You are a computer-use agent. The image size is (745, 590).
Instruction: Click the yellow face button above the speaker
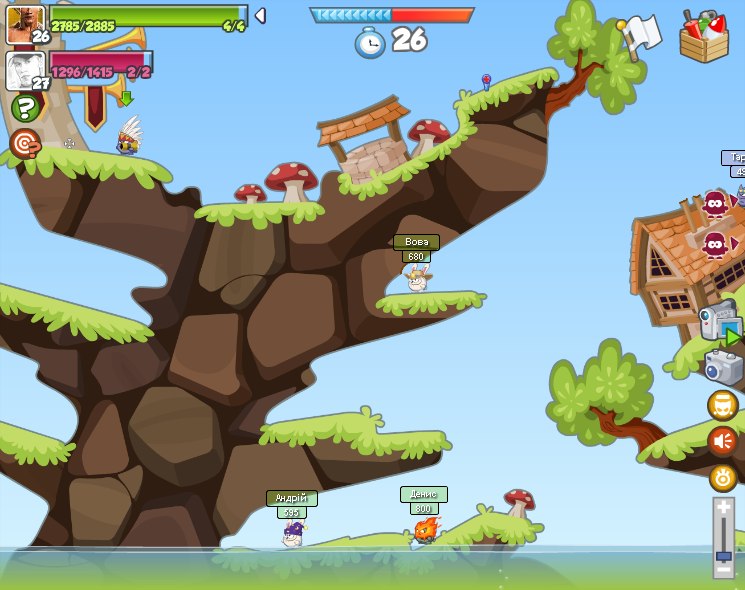(722, 405)
